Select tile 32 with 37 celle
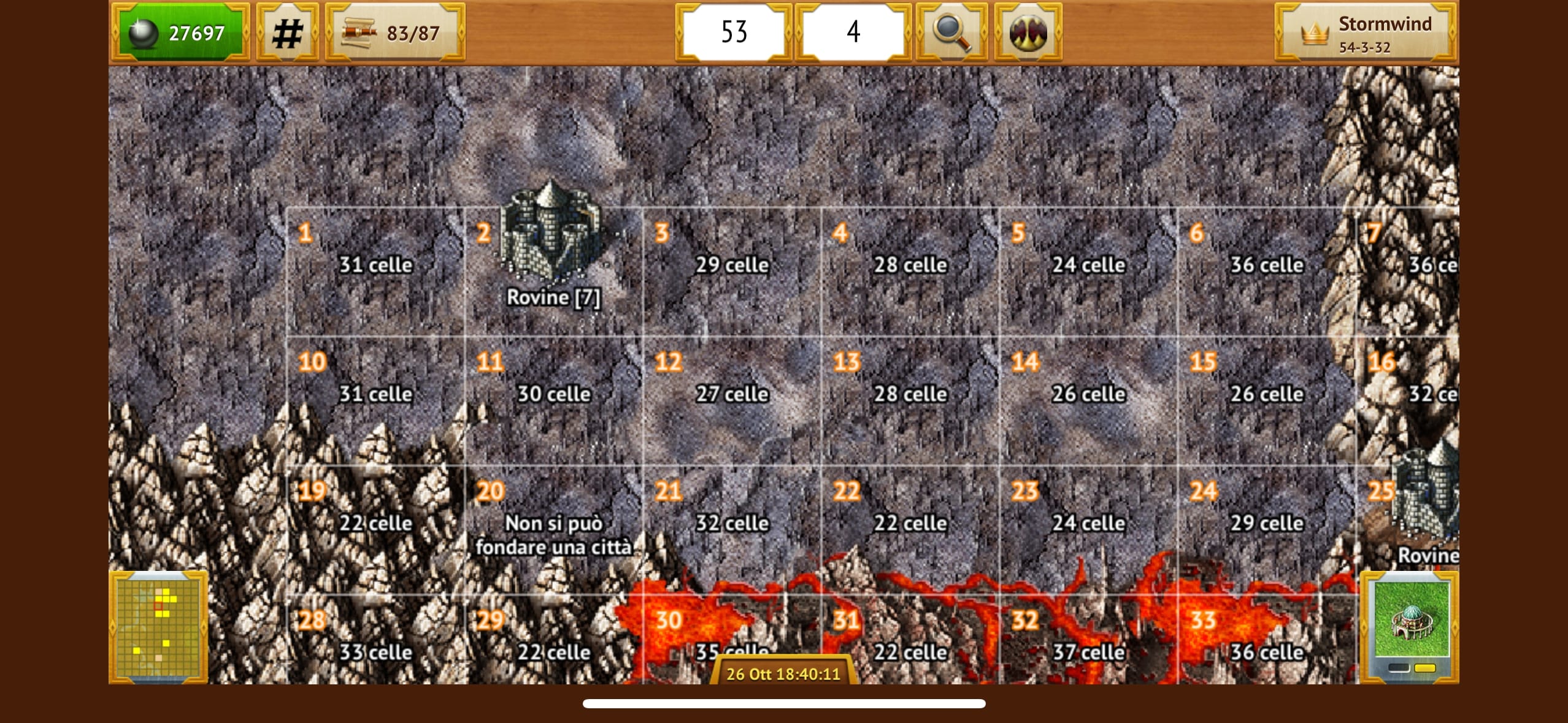This screenshot has height=723, width=1568. point(1088,644)
